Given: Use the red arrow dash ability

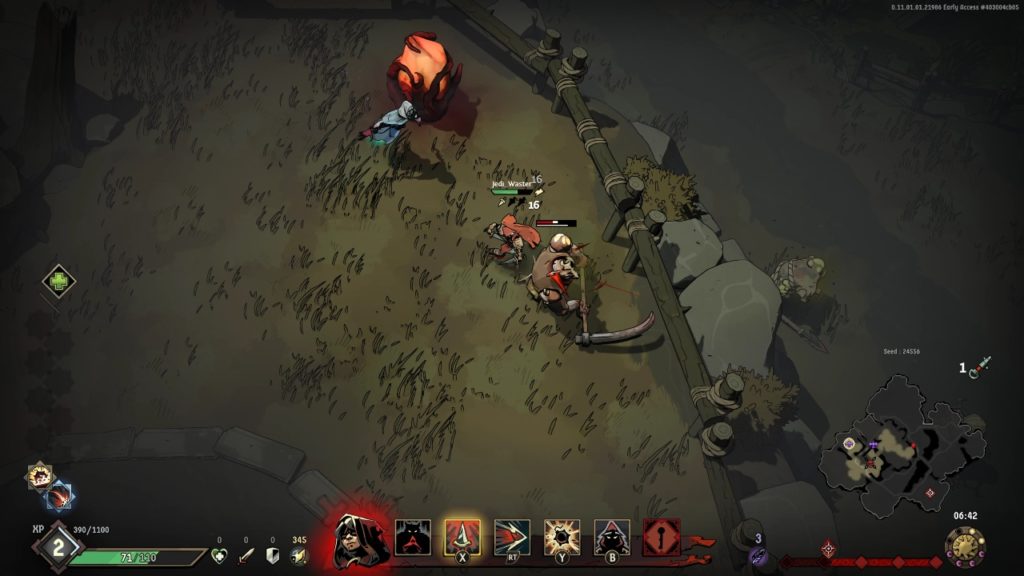Looking at the screenshot, I should point(511,538).
